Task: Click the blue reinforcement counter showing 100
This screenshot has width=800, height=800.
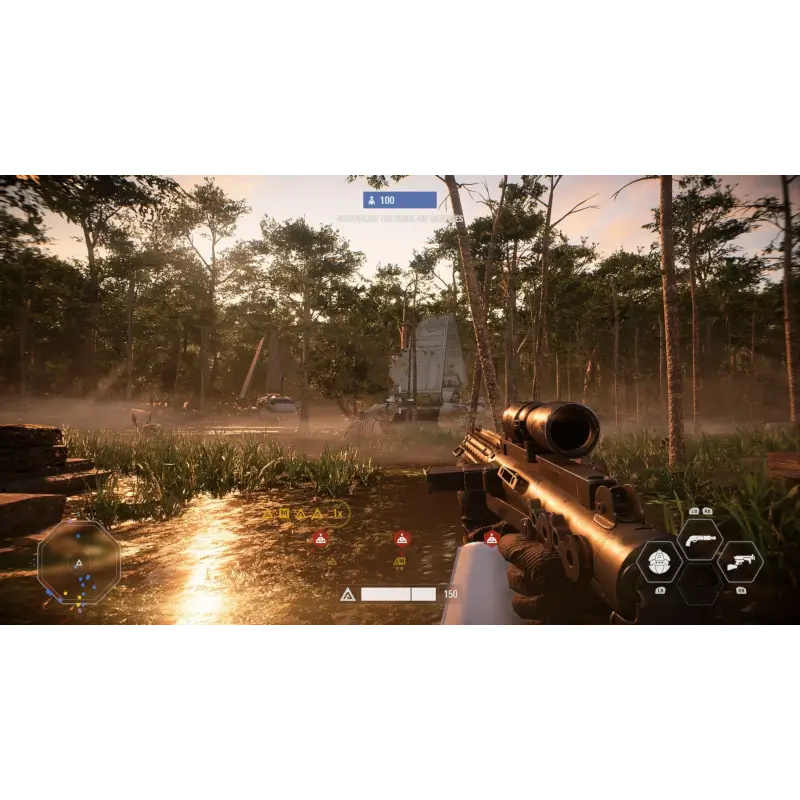Action: [400, 200]
